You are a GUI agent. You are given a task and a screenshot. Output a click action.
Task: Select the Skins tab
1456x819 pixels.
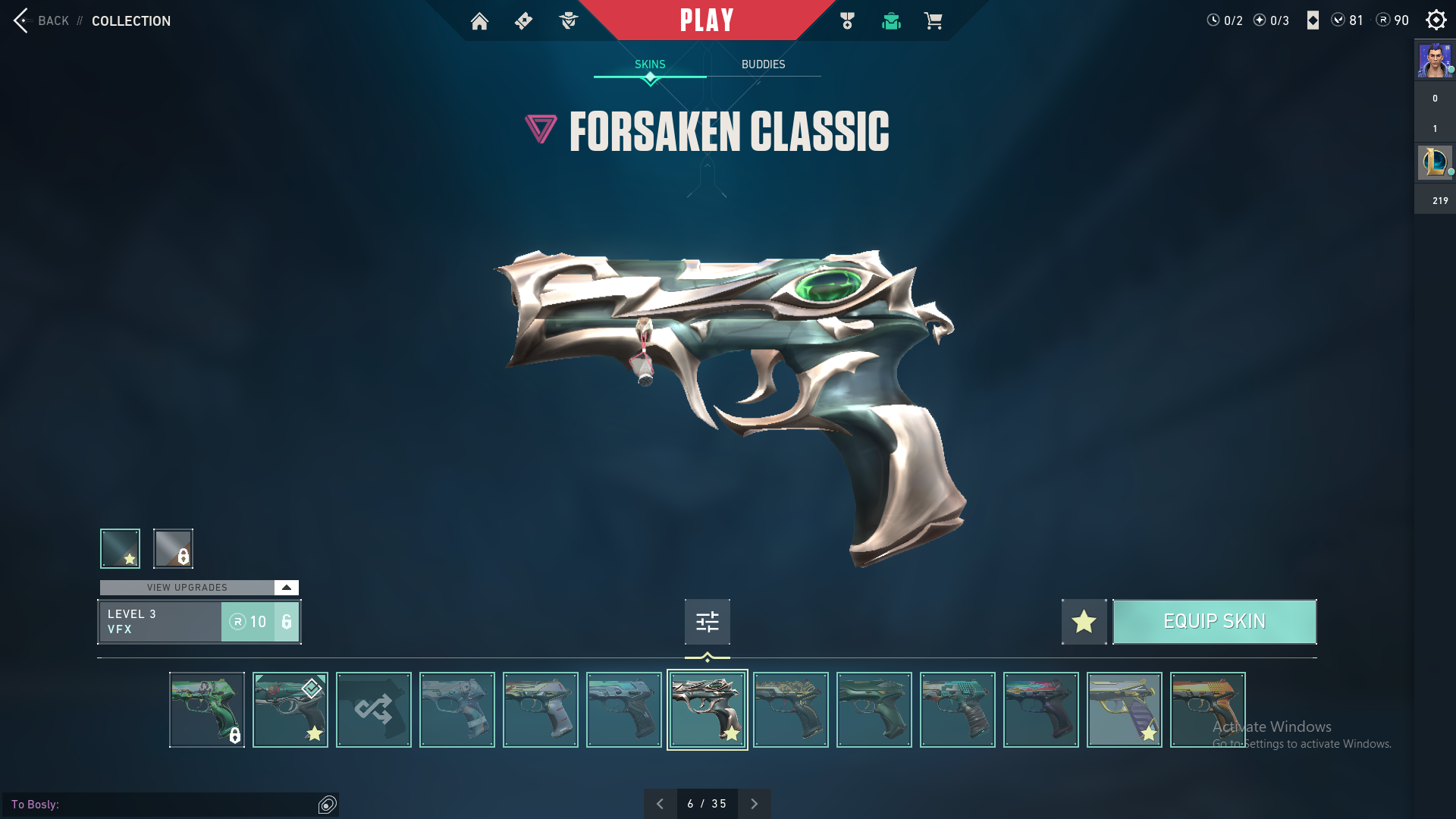tap(650, 64)
